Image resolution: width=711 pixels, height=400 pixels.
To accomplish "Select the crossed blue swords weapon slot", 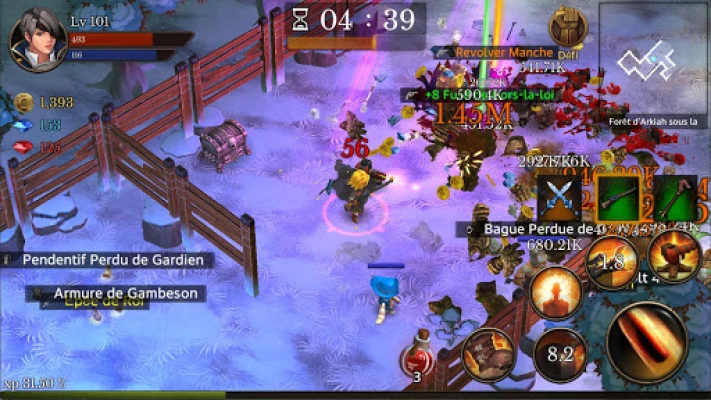I will (x=559, y=198).
